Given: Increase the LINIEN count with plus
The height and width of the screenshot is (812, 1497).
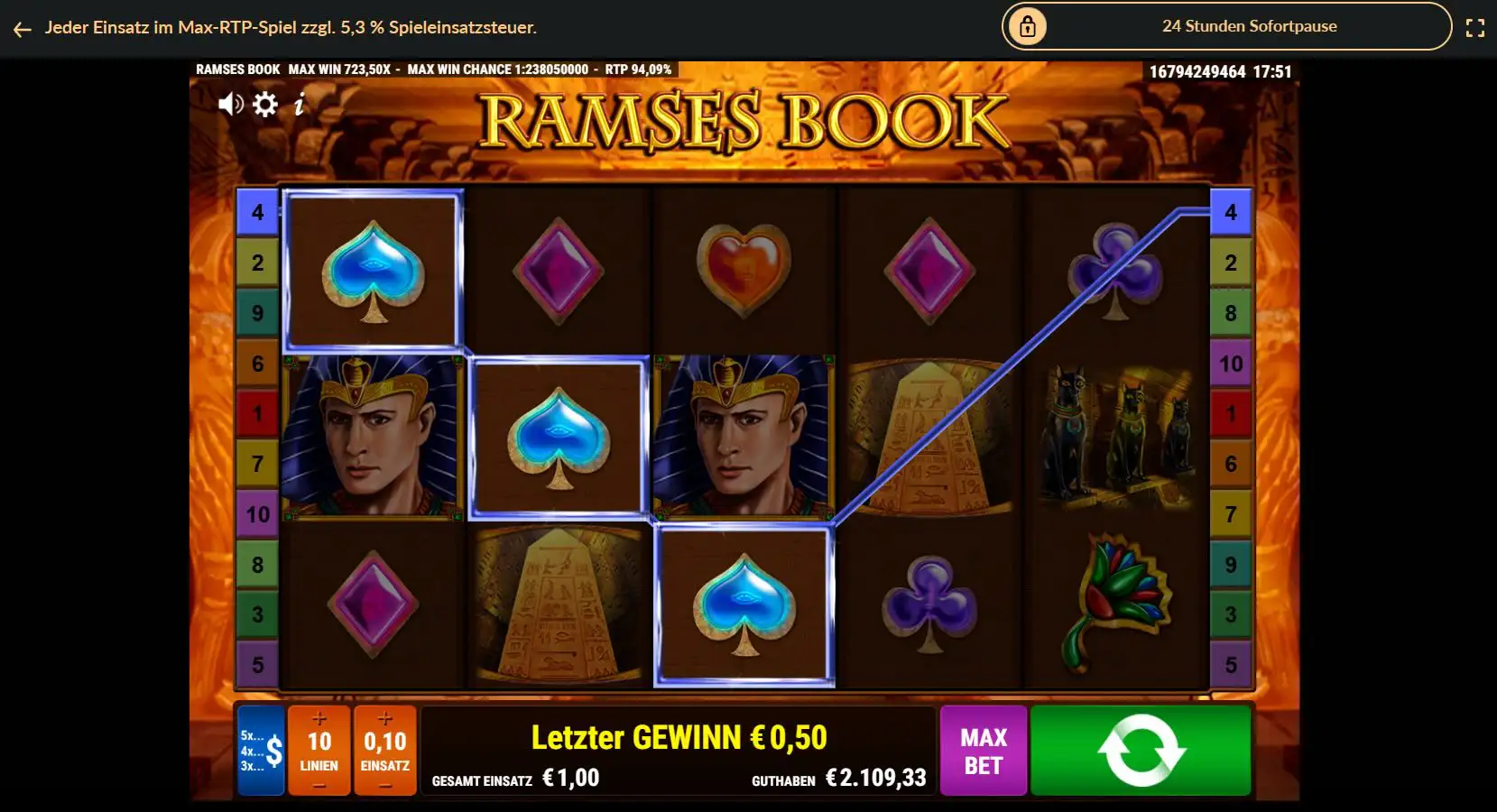Looking at the screenshot, I should (x=318, y=720).
